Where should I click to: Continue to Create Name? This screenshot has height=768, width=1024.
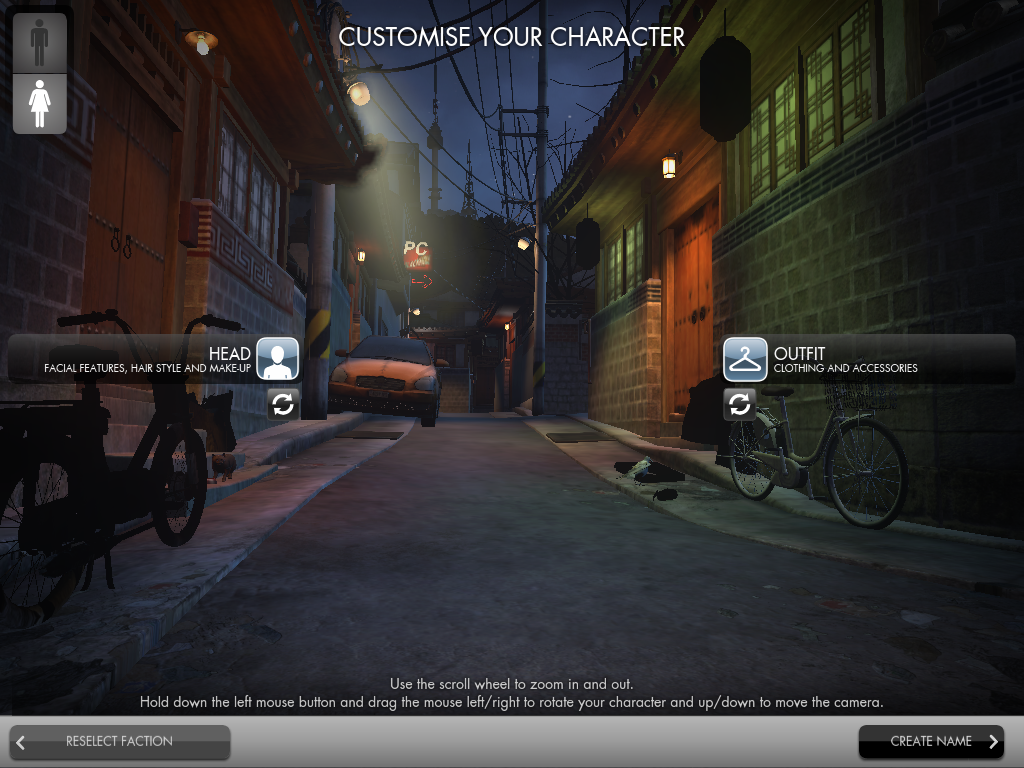point(931,742)
